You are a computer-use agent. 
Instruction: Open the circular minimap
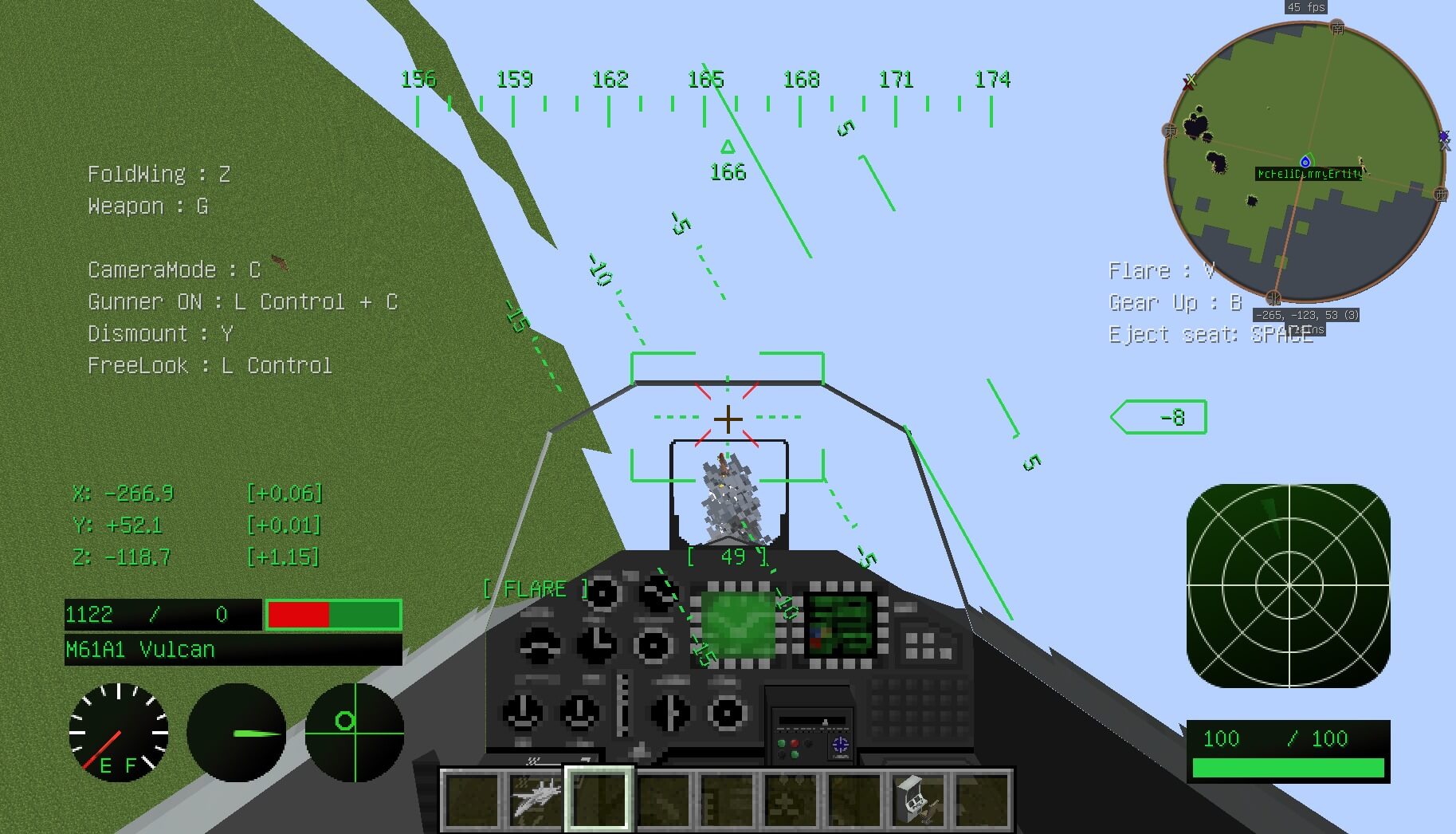pyautogui.click(x=1305, y=162)
